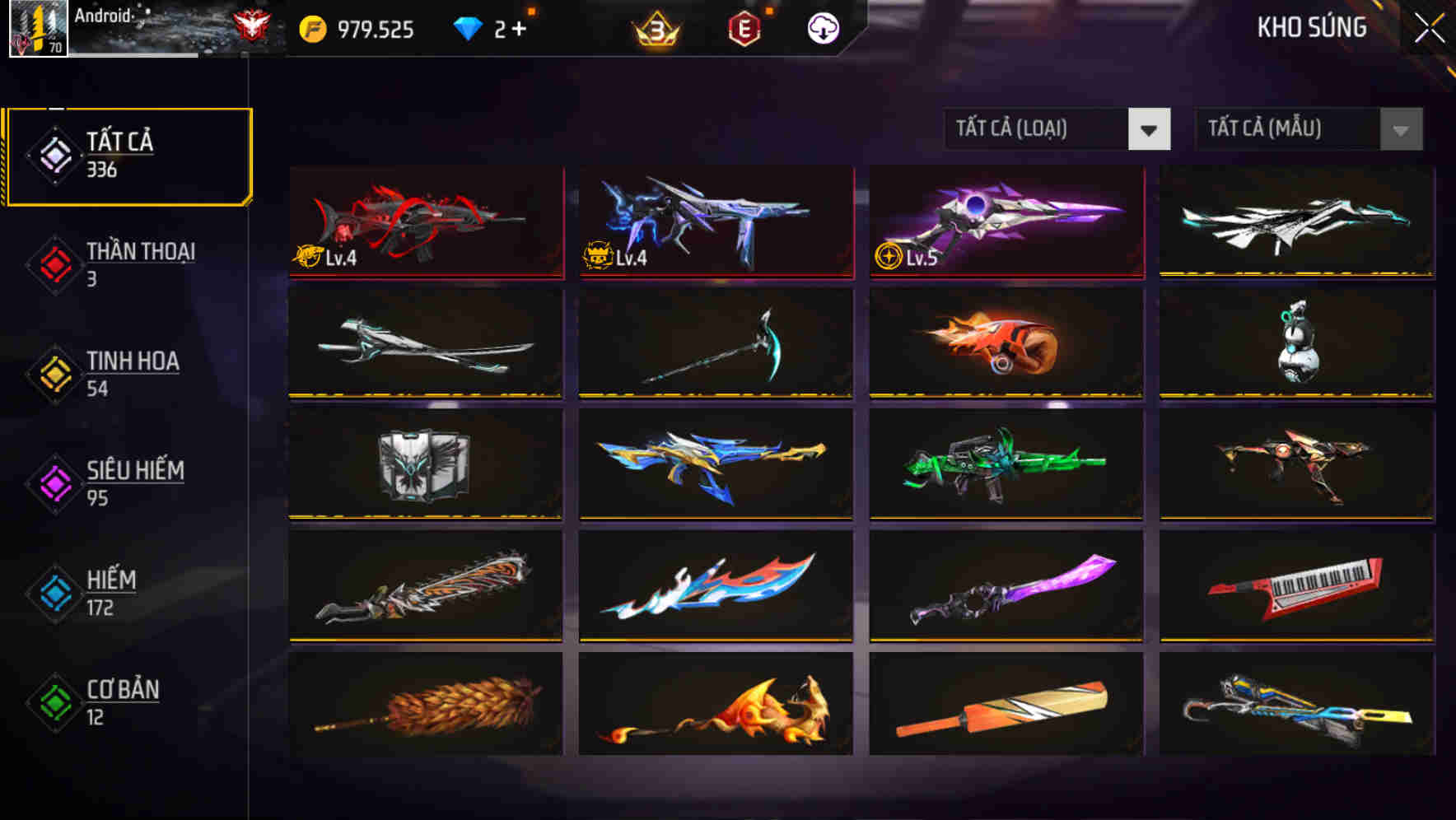Open the cloud download icon
1456x820 pixels.
(822, 27)
